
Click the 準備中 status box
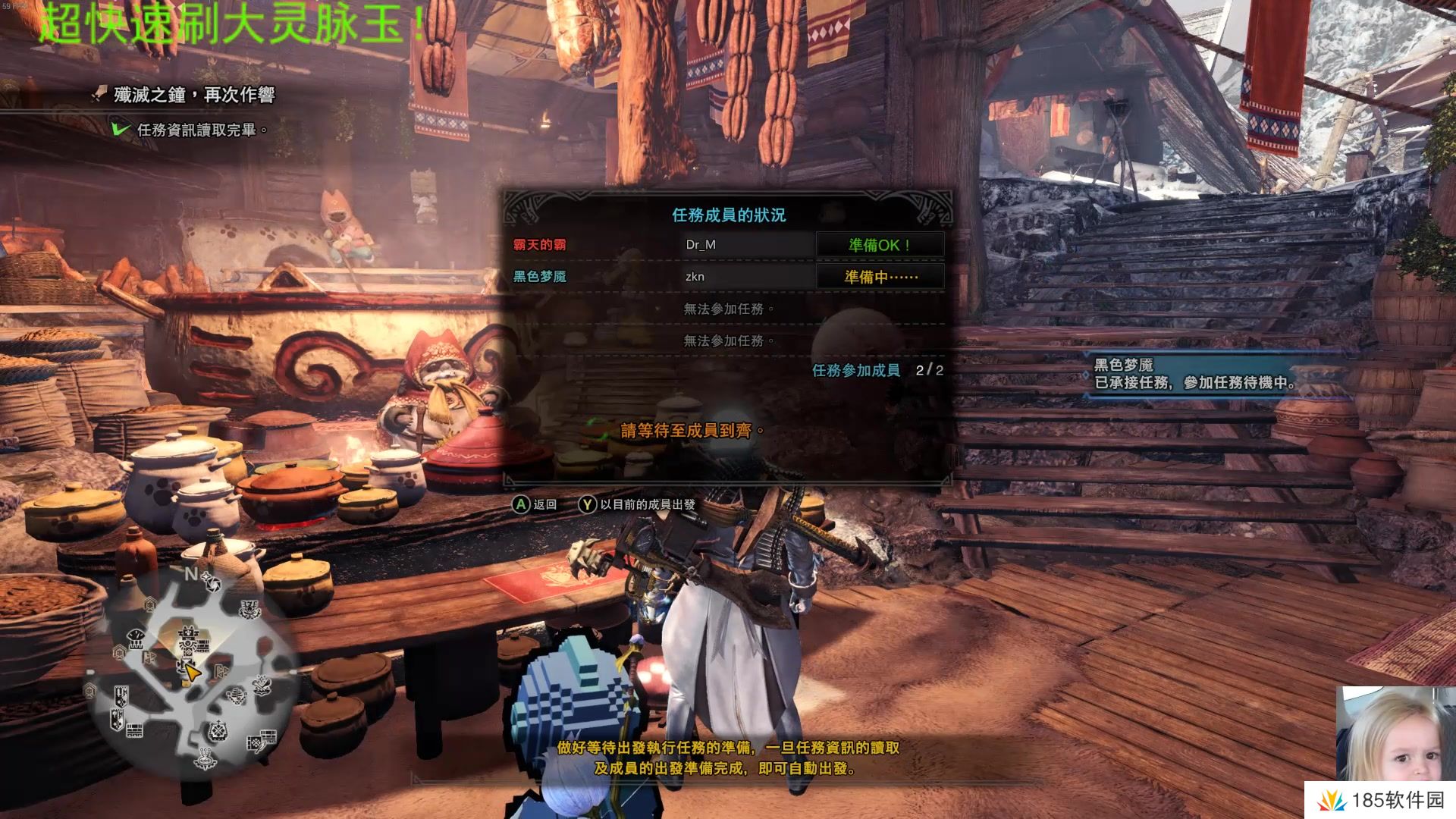pyautogui.click(x=880, y=277)
